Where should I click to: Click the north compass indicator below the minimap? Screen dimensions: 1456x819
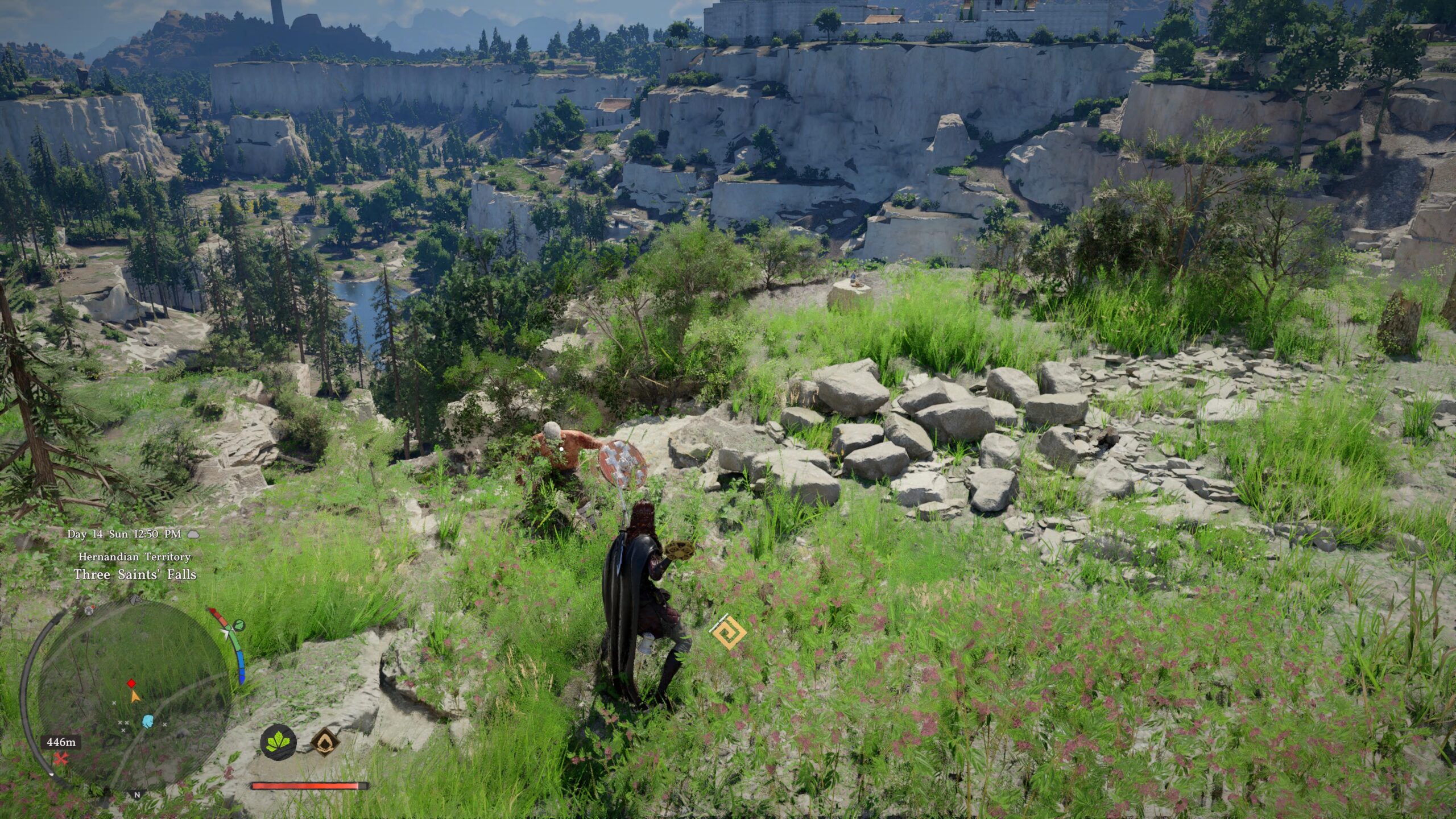[x=136, y=795]
